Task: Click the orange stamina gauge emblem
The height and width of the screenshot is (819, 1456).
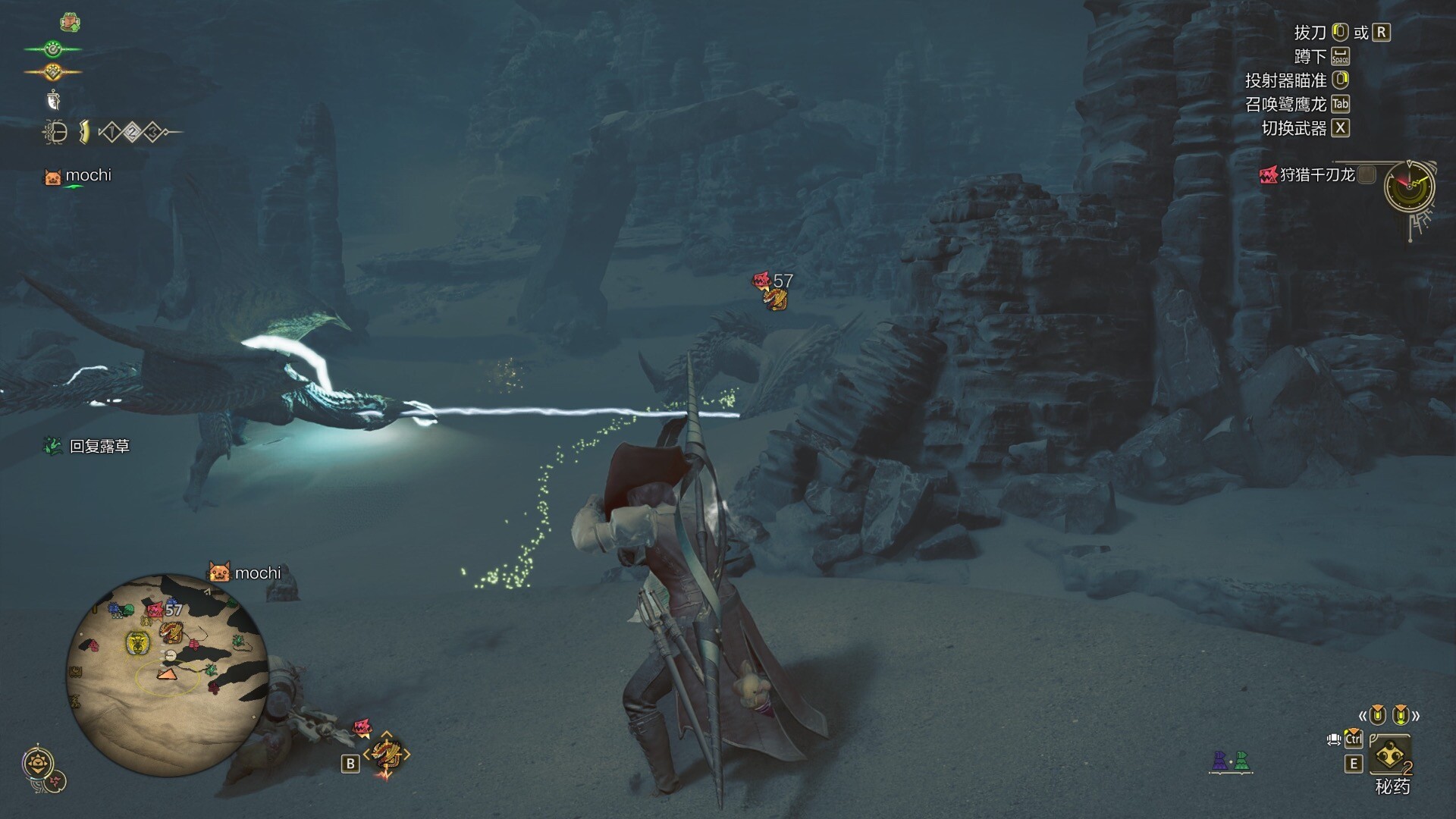Action: pyautogui.click(x=52, y=72)
